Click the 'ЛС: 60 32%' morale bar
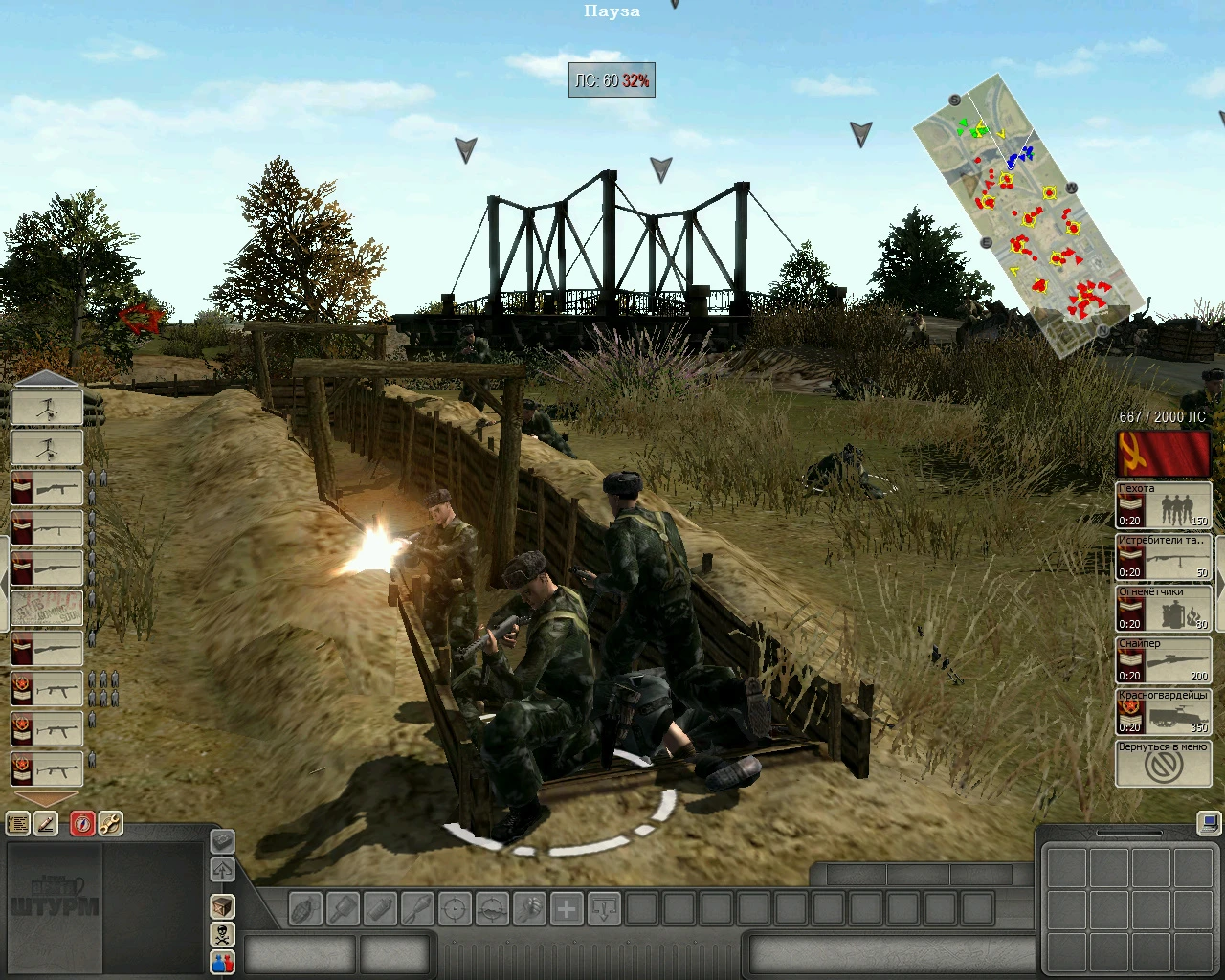 click(x=611, y=81)
